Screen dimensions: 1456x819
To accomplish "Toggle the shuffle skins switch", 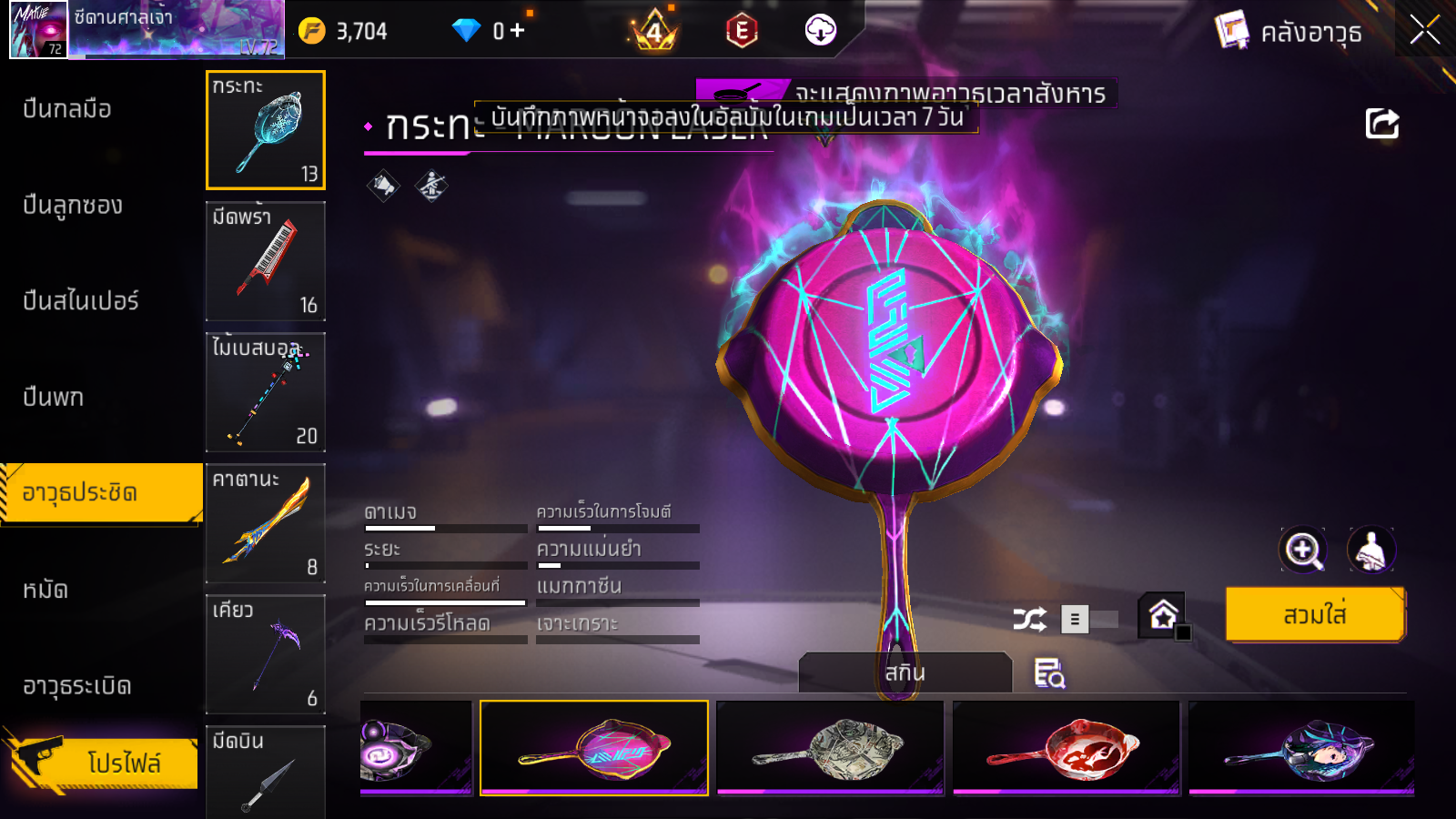I will tap(1090, 620).
